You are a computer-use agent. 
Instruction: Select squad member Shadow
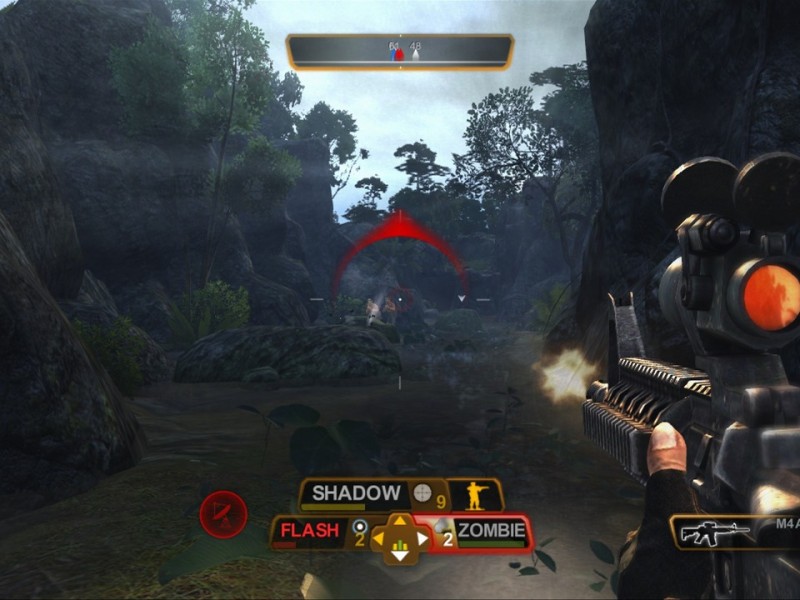(x=356, y=493)
